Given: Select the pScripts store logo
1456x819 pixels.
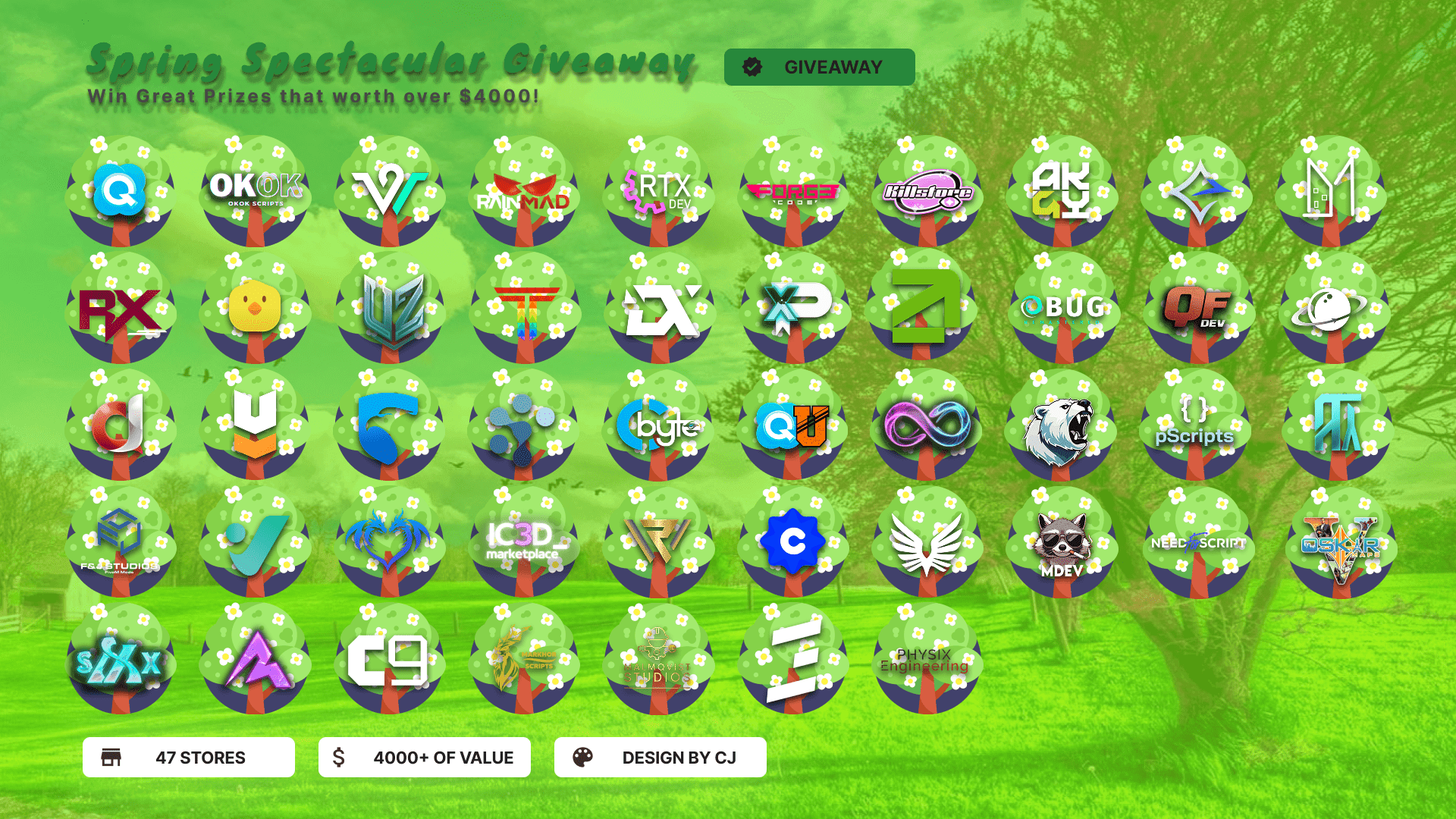Looking at the screenshot, I should (1195, 425).
